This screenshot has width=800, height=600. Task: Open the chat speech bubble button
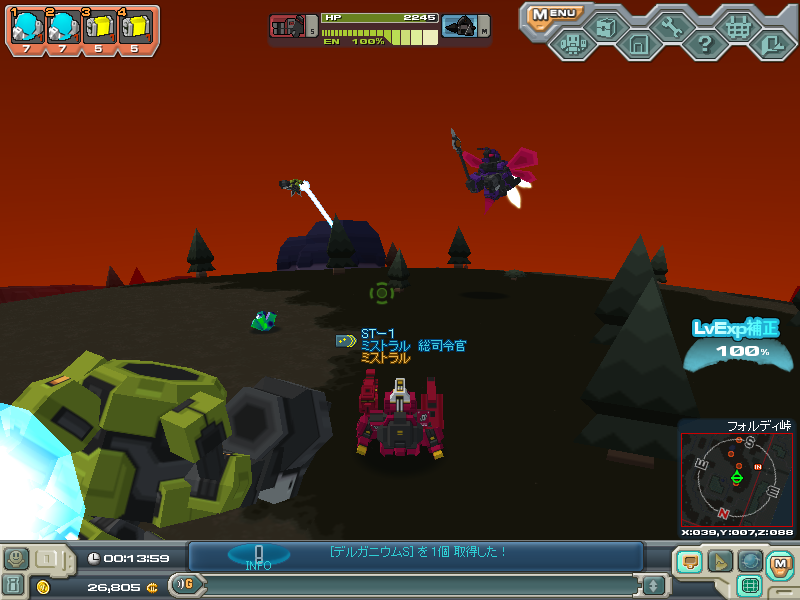pyautogui.click(x=689, y=561)
